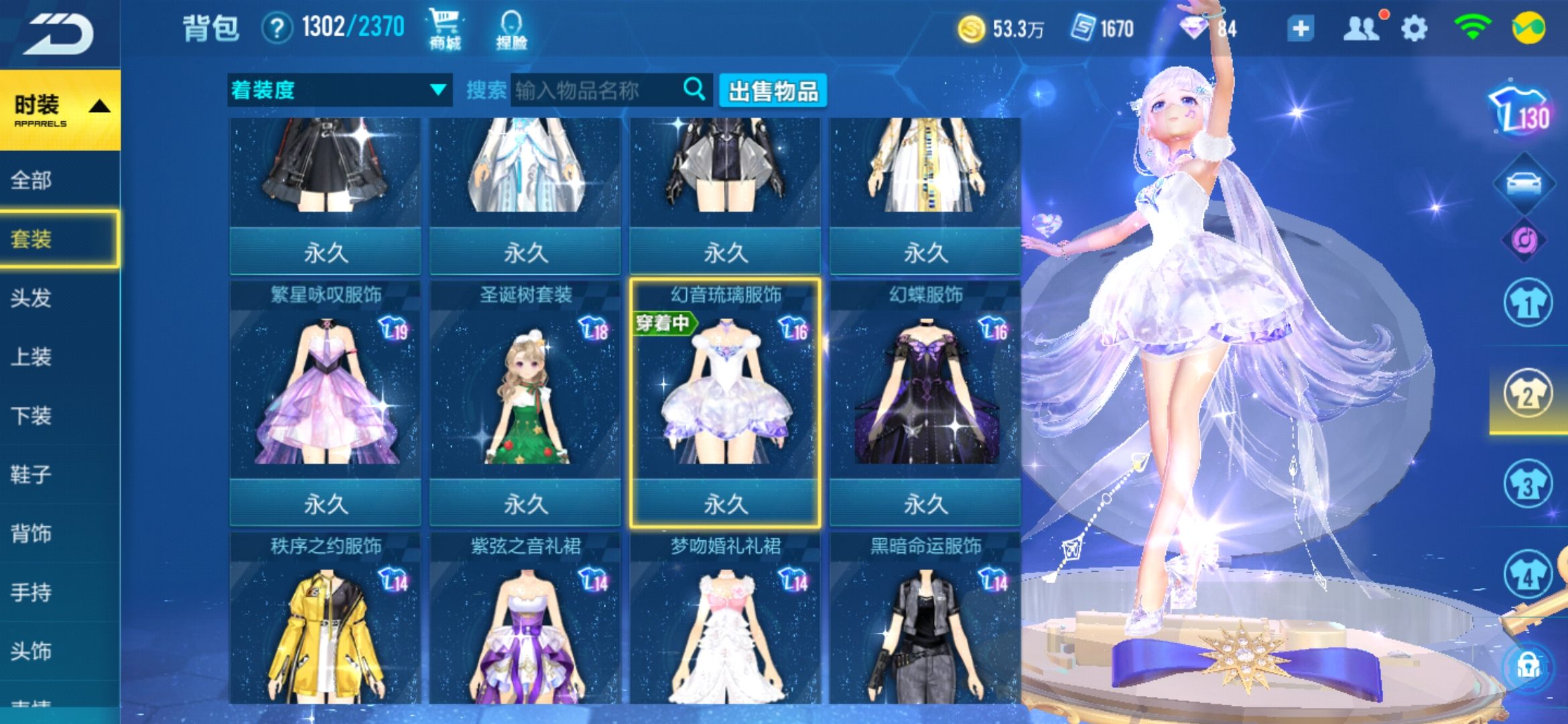Open the 上装 tops category

(x=31, y=357)
